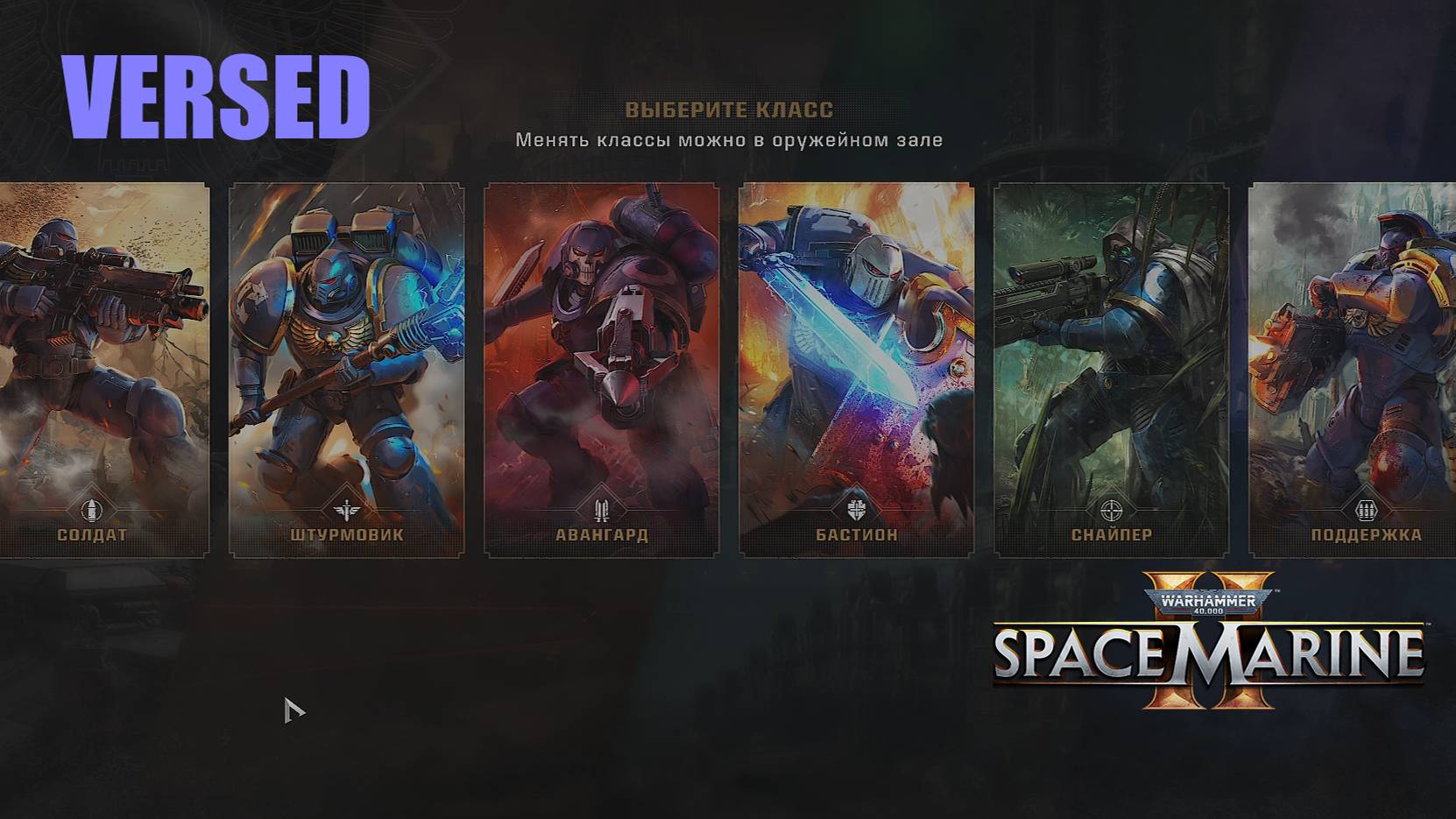Screen dimensions: 1456x819
Task: Choose the Бастион class card artwork
Action: pyautogui.click(x=854, y=350)
